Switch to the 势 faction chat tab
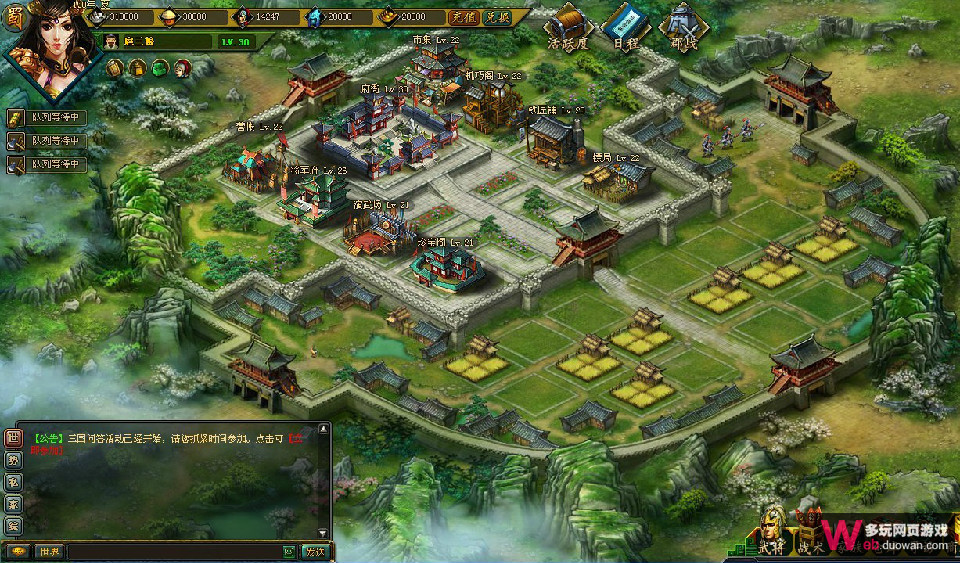This screenshot has height=563, width=960. [13, 460]
